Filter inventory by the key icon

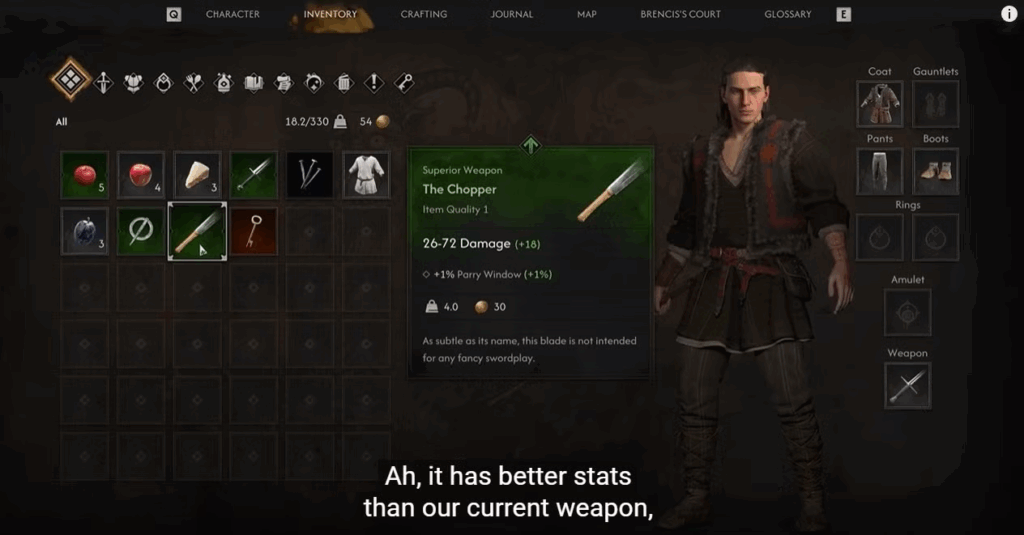(404, 82)
